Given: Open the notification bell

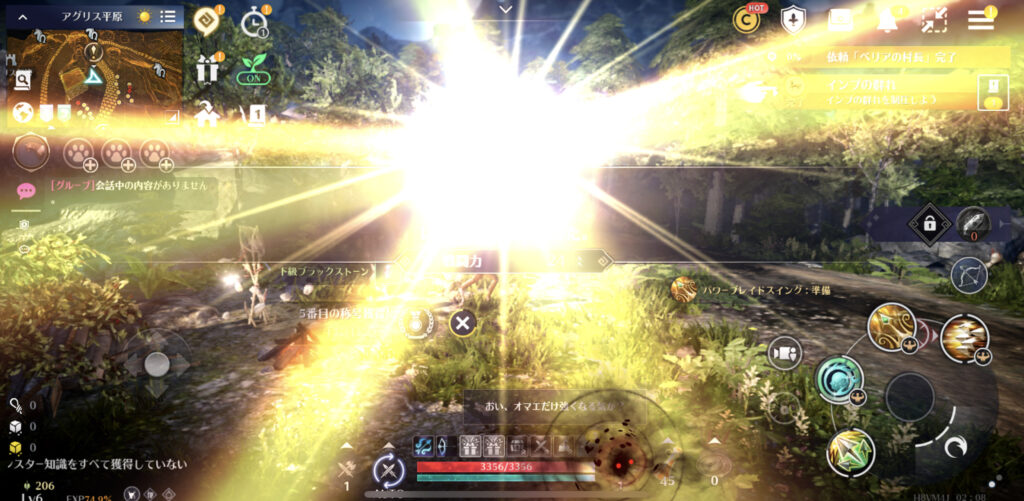Looking at the screenshot, I should pyautogui.click(x=886, y=19).
